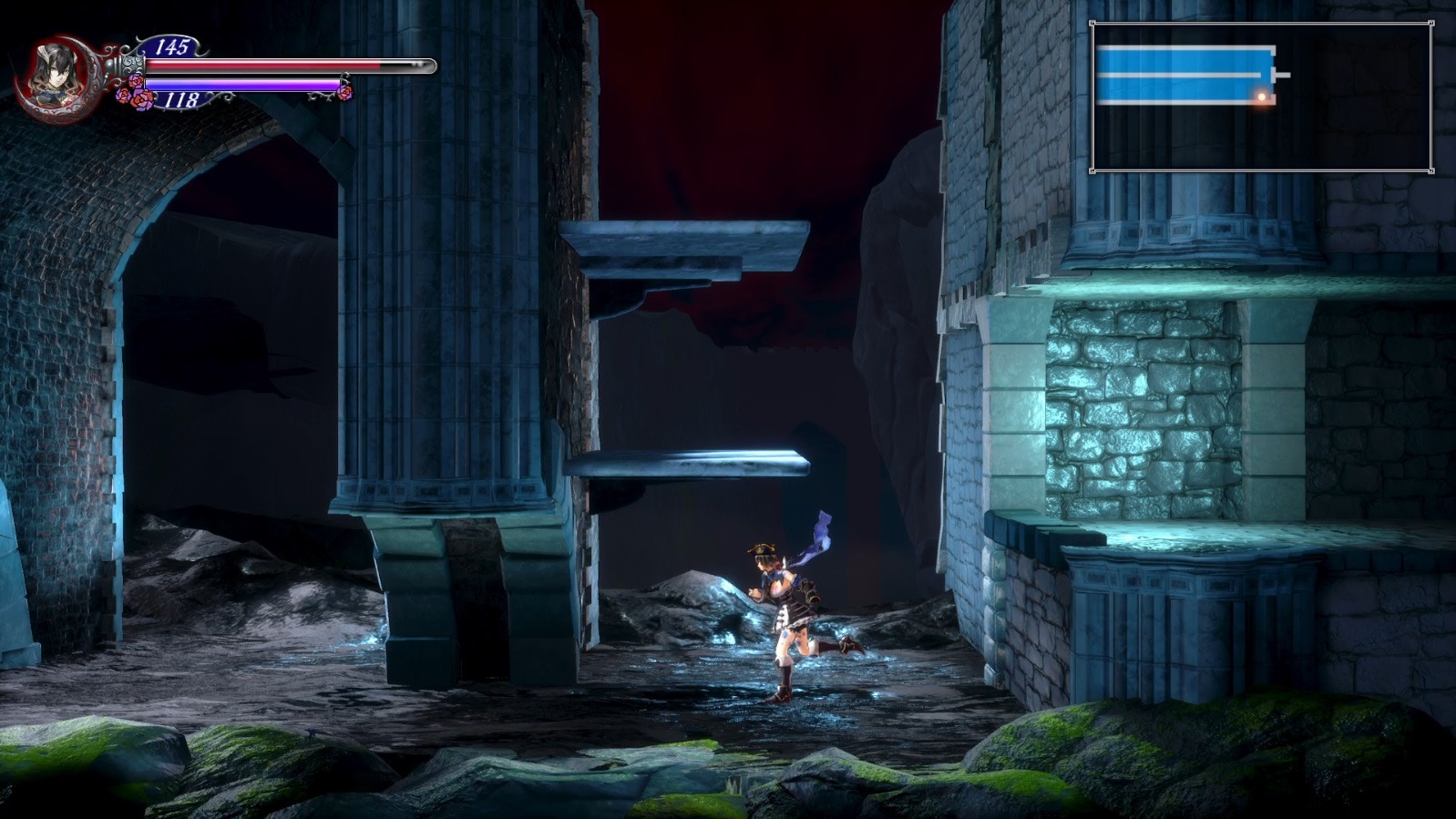1456x819 pixels.
Task: Open the minimap in the corner
Action: click(1261, 97)
